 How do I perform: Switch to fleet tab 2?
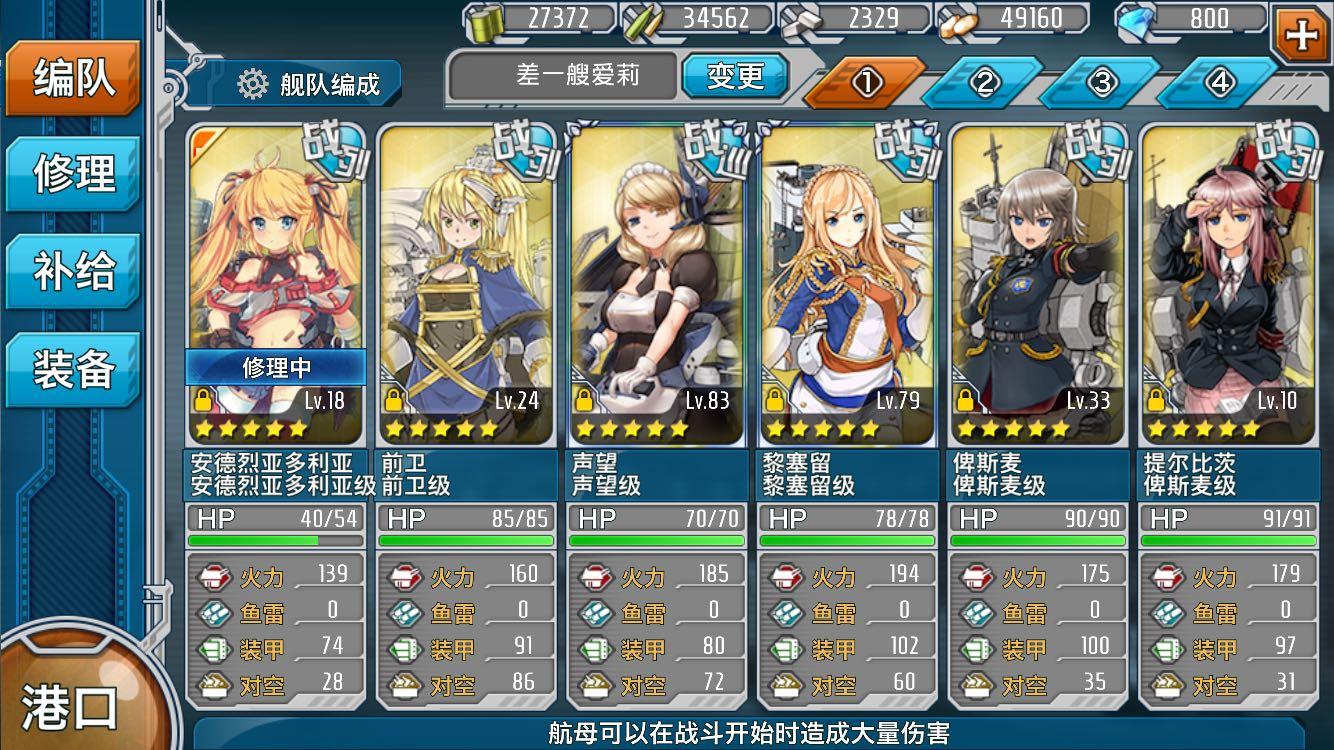(x=983, y=83)
